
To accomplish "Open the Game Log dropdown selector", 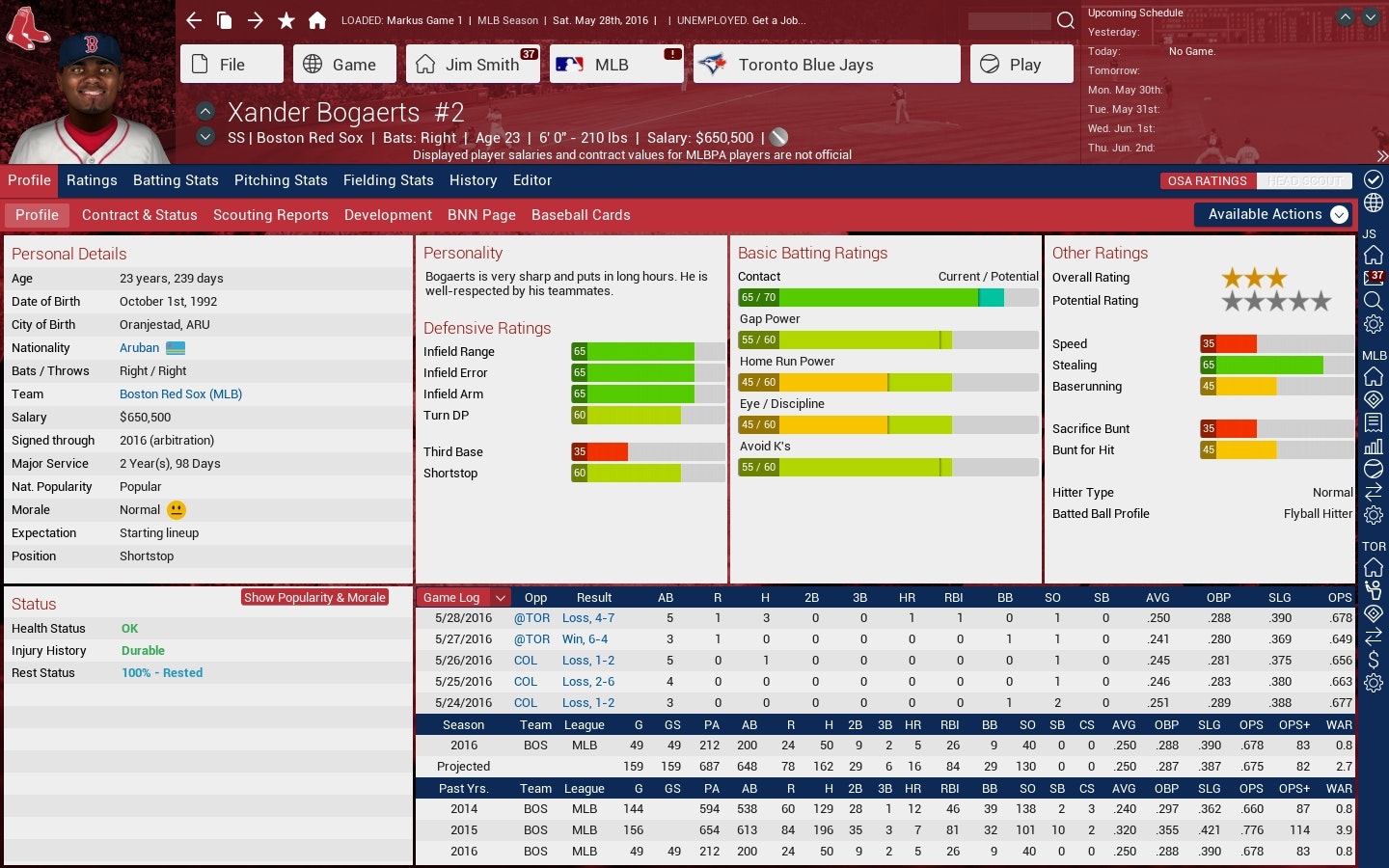I will (463, 597).
